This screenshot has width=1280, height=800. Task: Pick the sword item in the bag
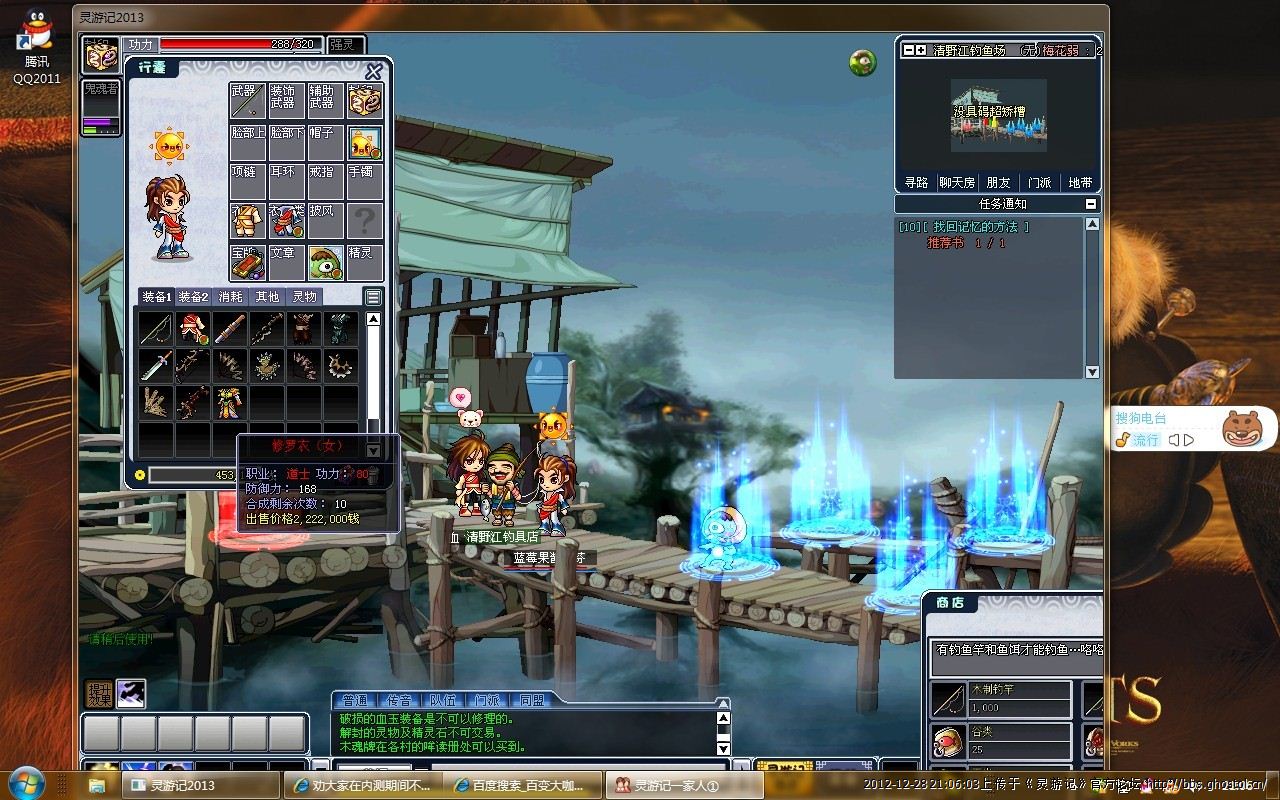point(155,365)
